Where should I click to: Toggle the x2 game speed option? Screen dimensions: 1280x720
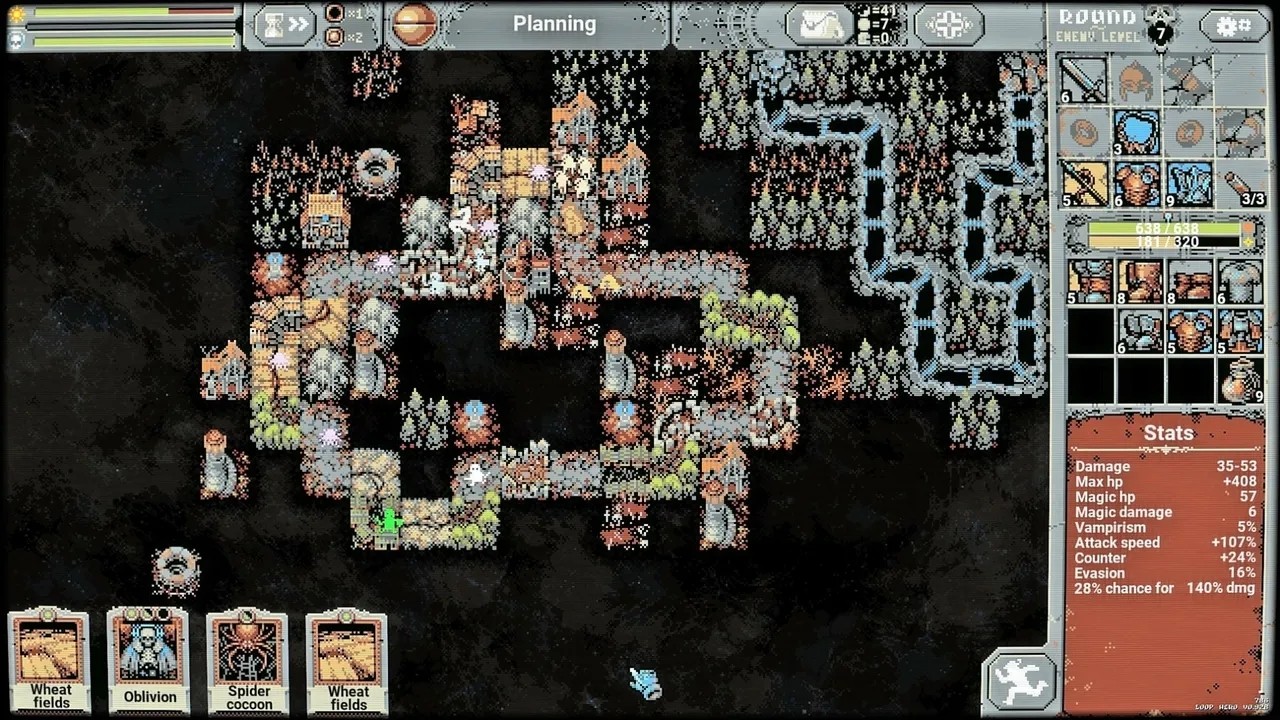335,37
